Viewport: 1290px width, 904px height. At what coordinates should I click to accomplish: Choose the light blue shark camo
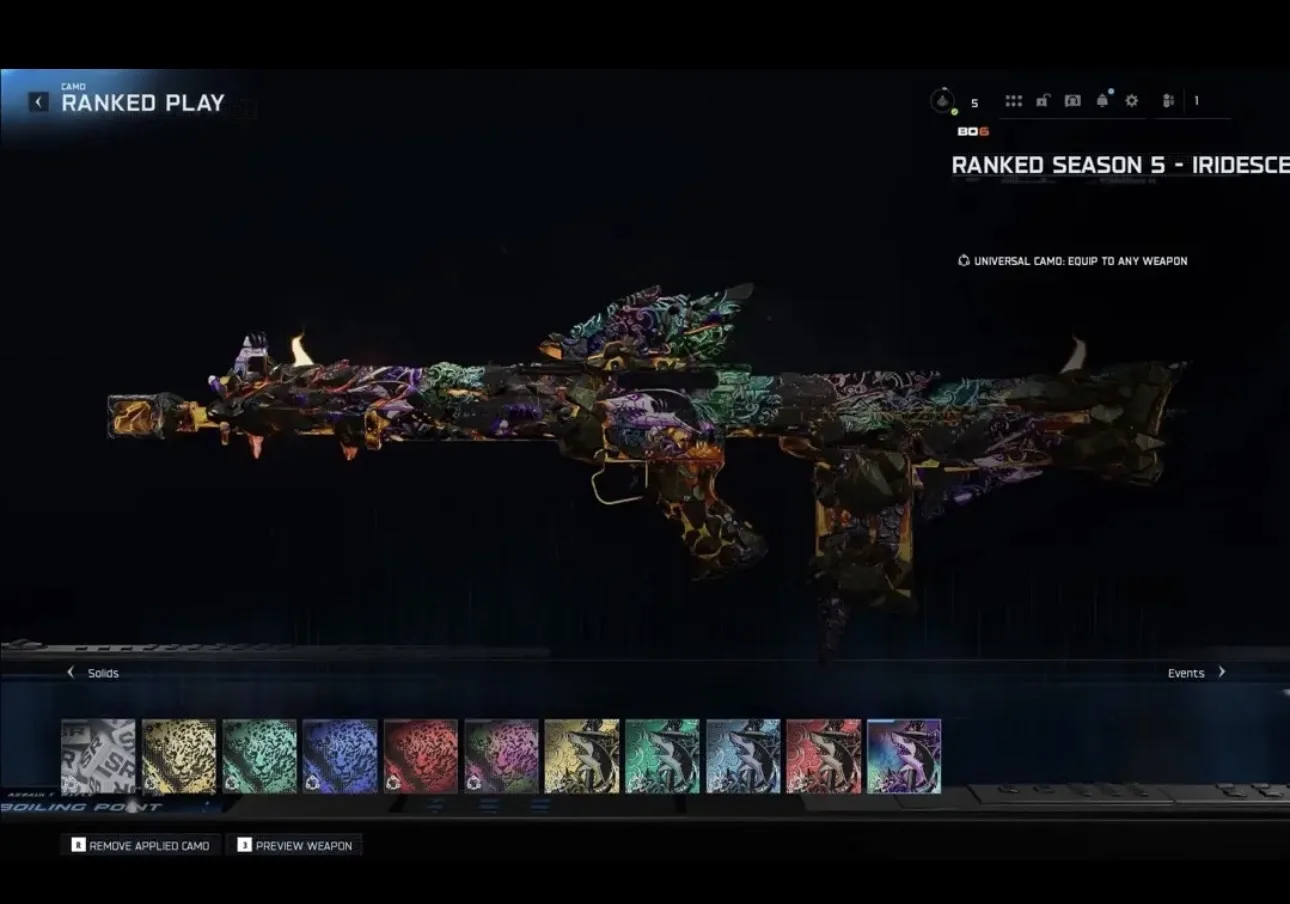[743, 756]
